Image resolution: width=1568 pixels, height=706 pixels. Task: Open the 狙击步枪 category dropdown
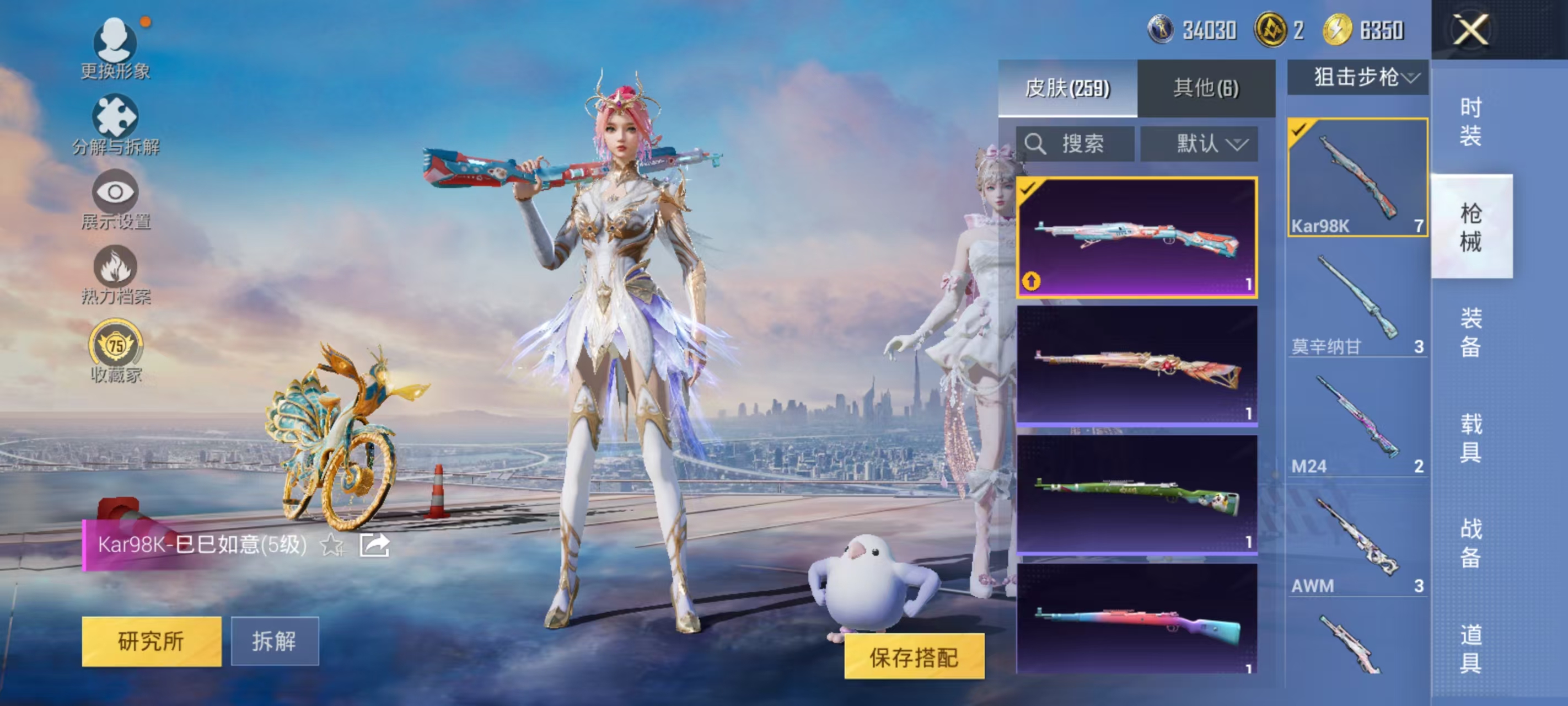tap(1358, 77)
